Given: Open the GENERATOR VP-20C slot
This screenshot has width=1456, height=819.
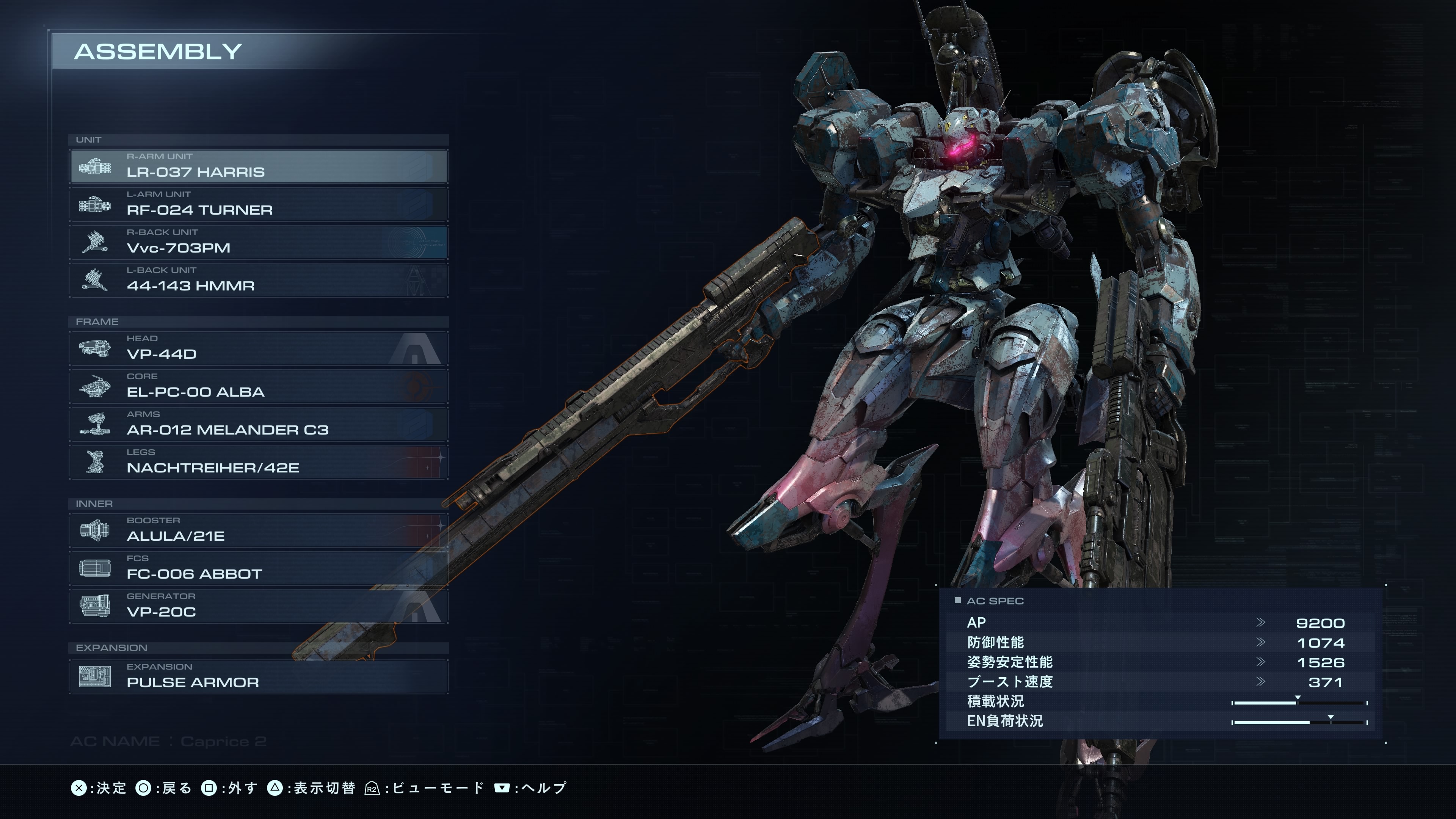Looking at the screenshot, I should coord(259,606).
